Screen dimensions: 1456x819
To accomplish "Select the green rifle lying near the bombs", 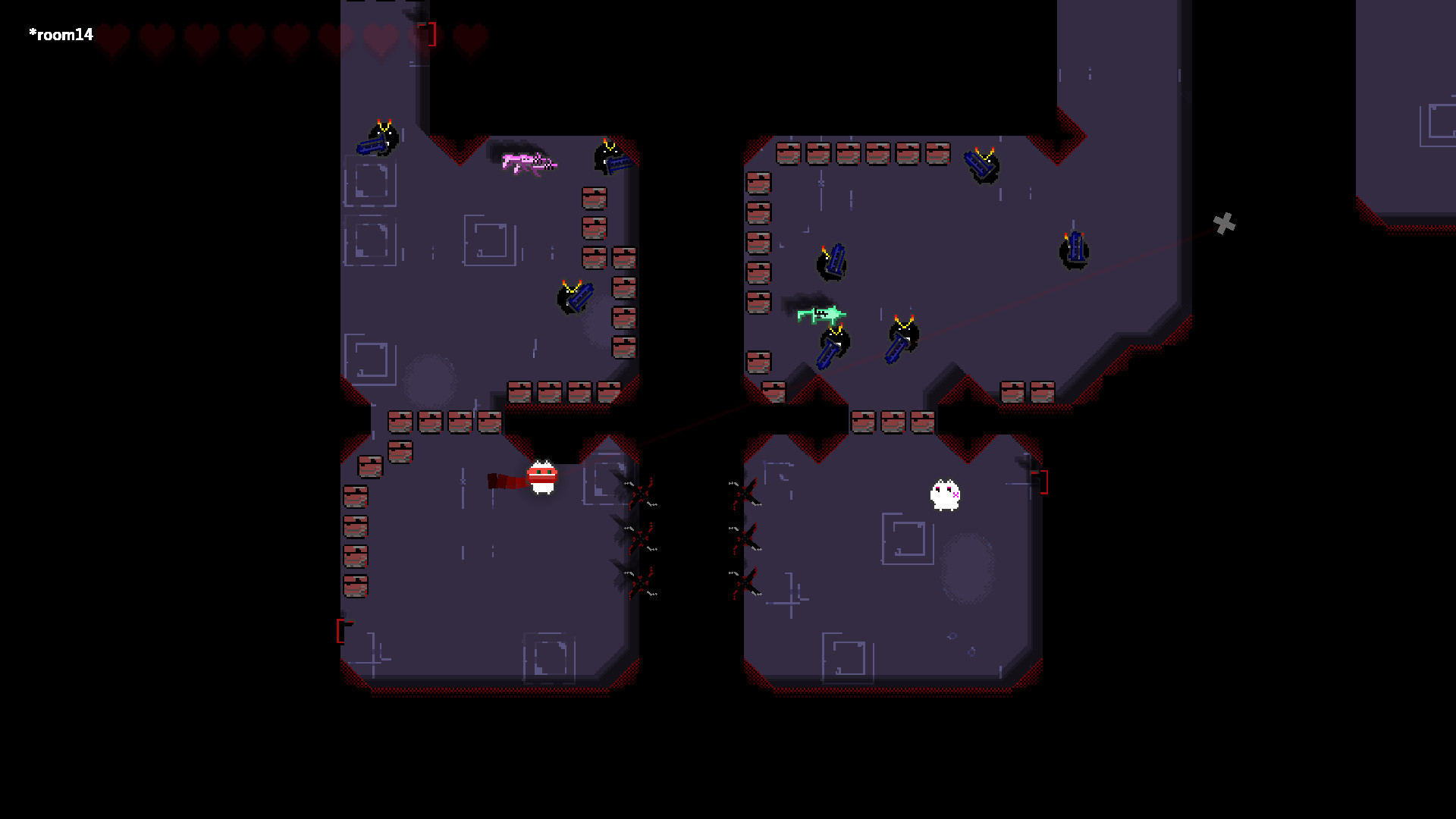I will (821, 315).
